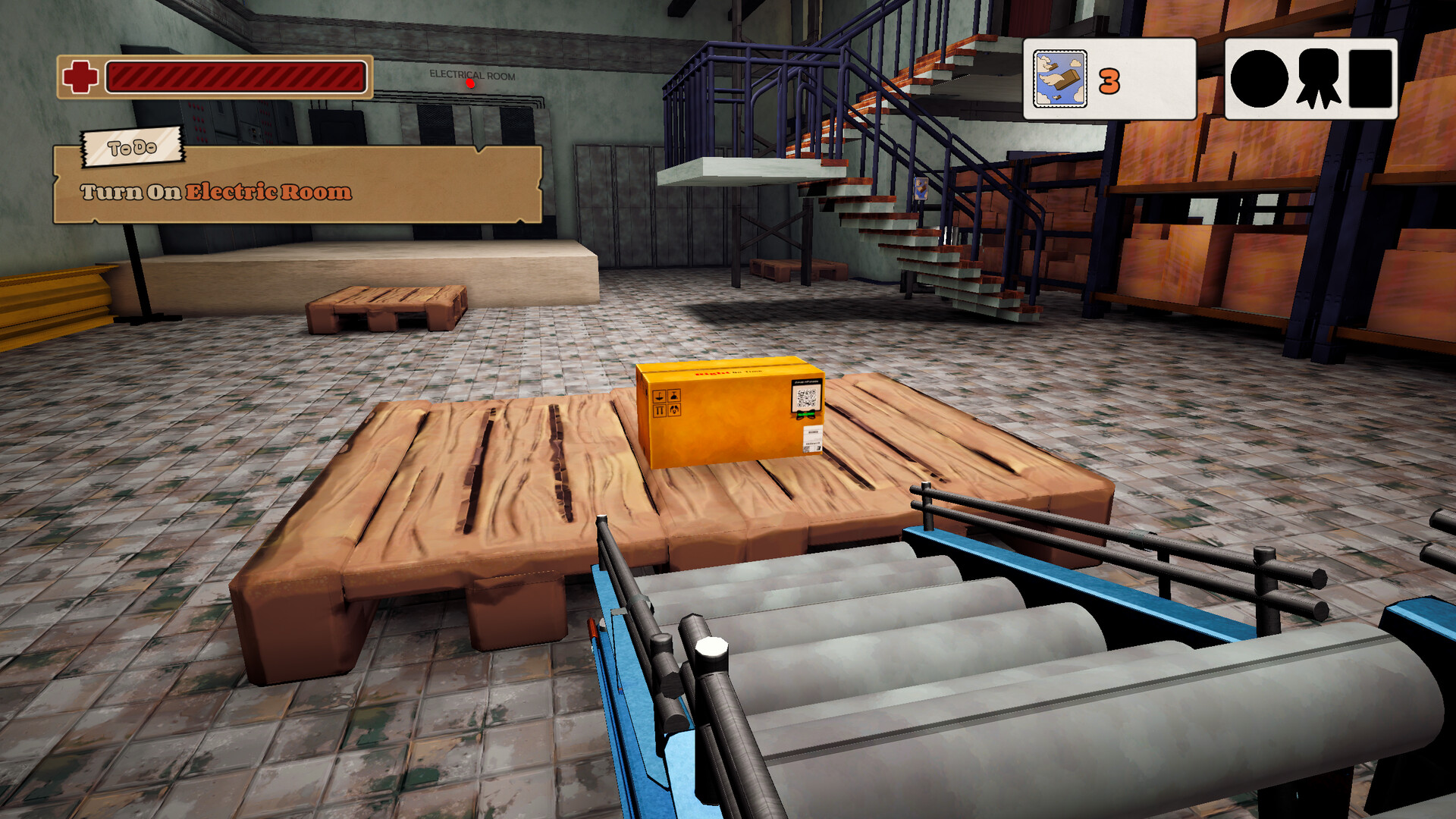Click the black square icon beside the ribbon

click(x=1372, y=79)
